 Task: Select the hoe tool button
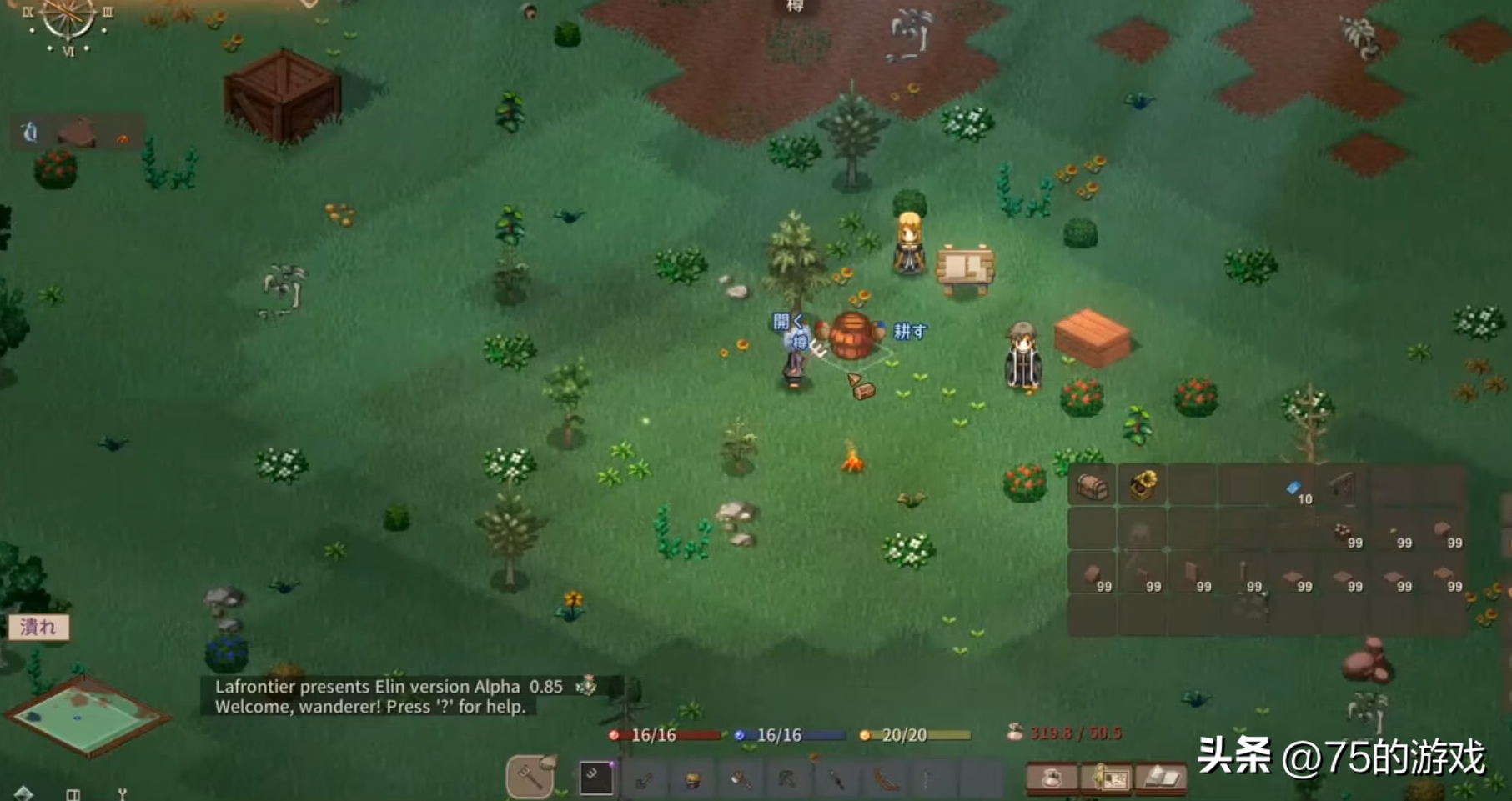point(530,777)
